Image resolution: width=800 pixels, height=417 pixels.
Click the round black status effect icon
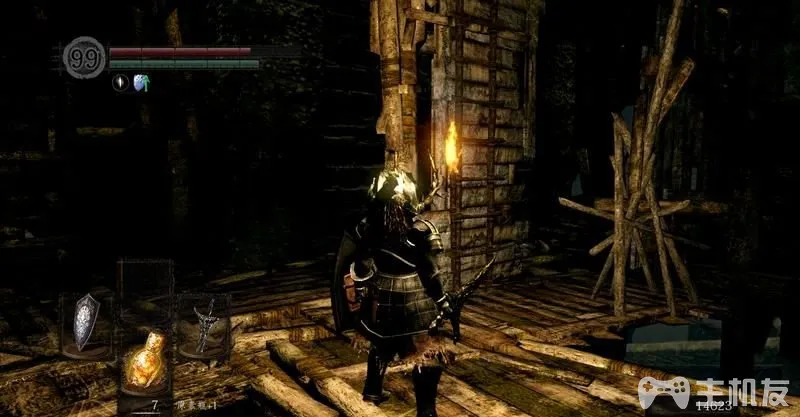pos(121,83)
